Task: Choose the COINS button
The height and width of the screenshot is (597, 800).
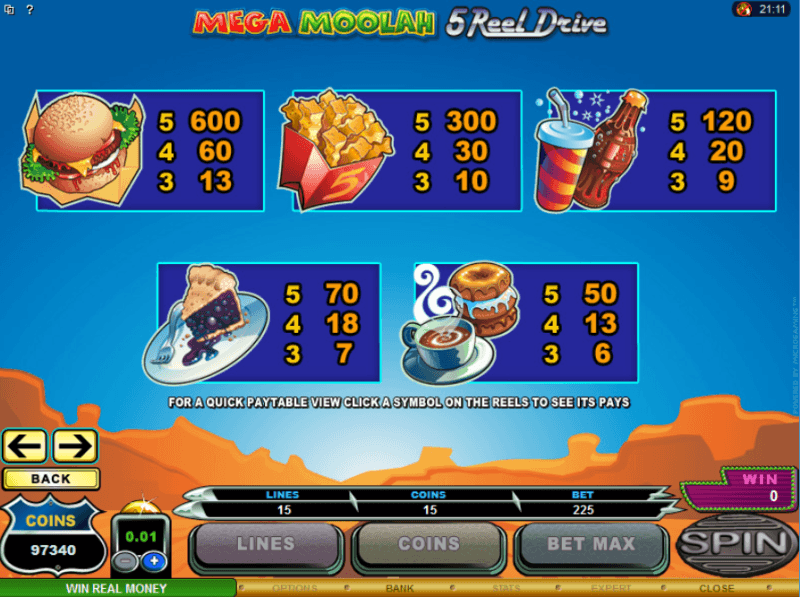Action: pos(429,545)
